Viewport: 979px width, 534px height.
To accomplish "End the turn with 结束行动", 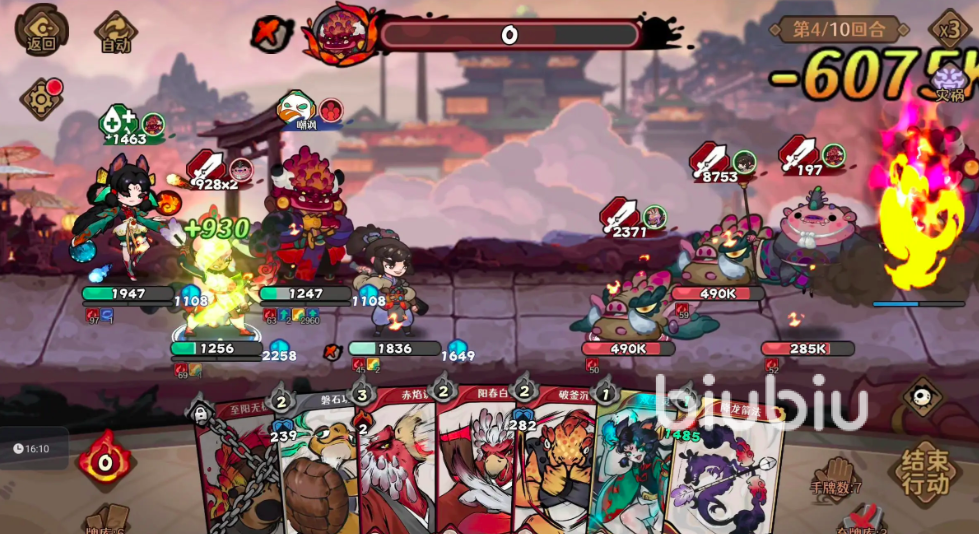I will pos(924,473).
